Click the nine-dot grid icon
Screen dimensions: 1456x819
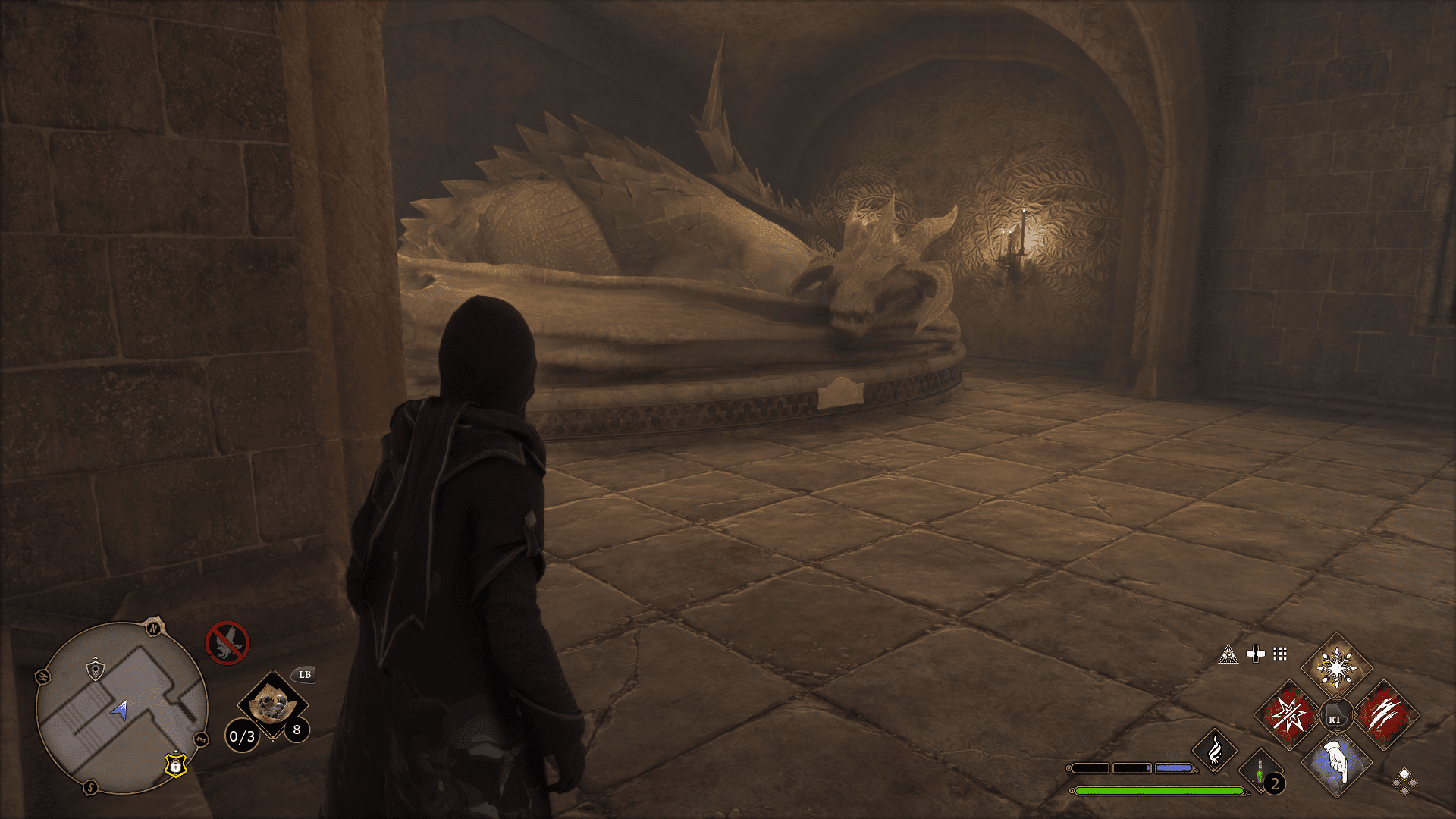pyautogui.click(x=1280, y=654)
